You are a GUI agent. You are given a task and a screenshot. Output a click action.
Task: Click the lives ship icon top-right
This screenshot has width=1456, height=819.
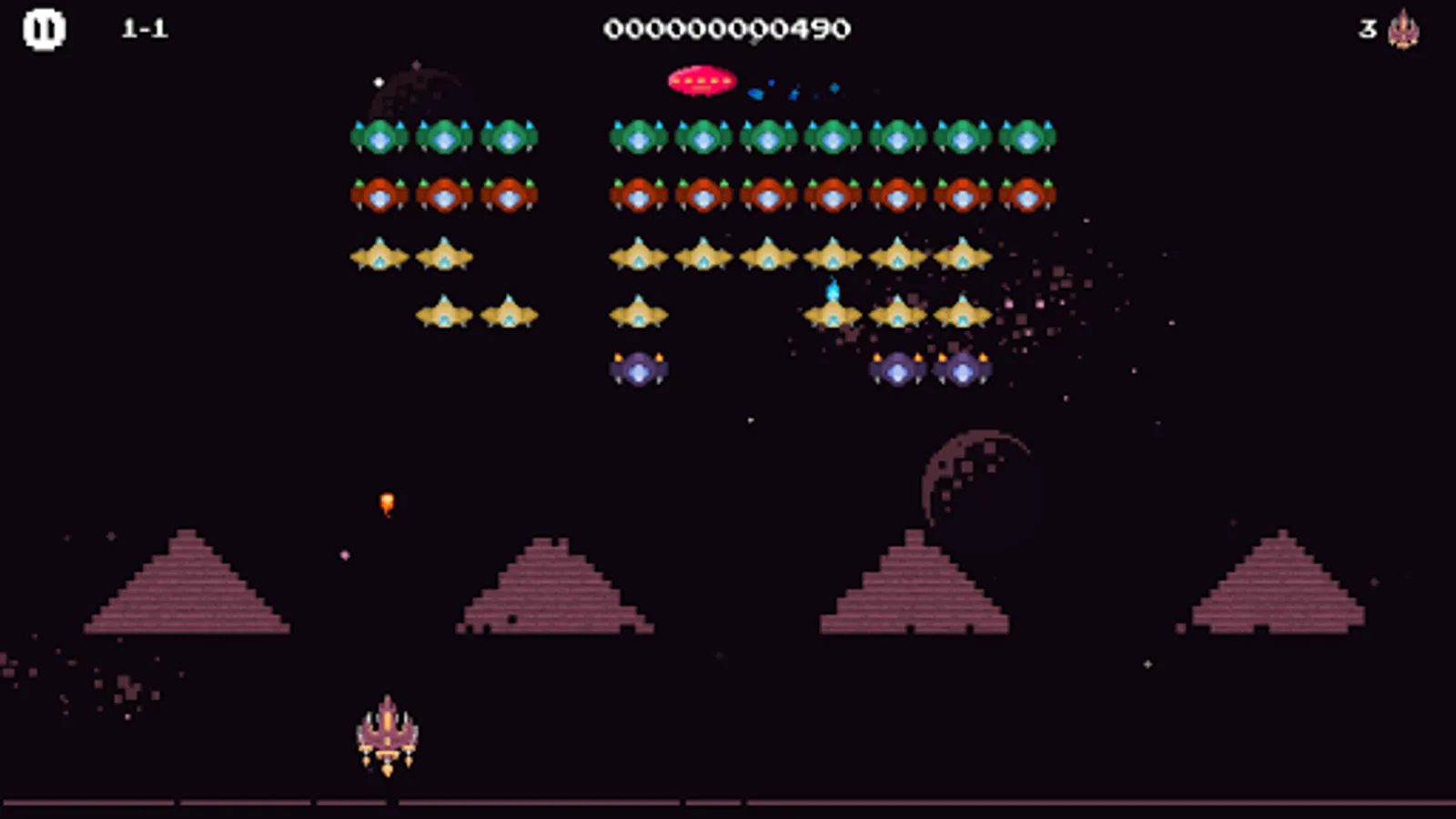[x=1403, y=28]
